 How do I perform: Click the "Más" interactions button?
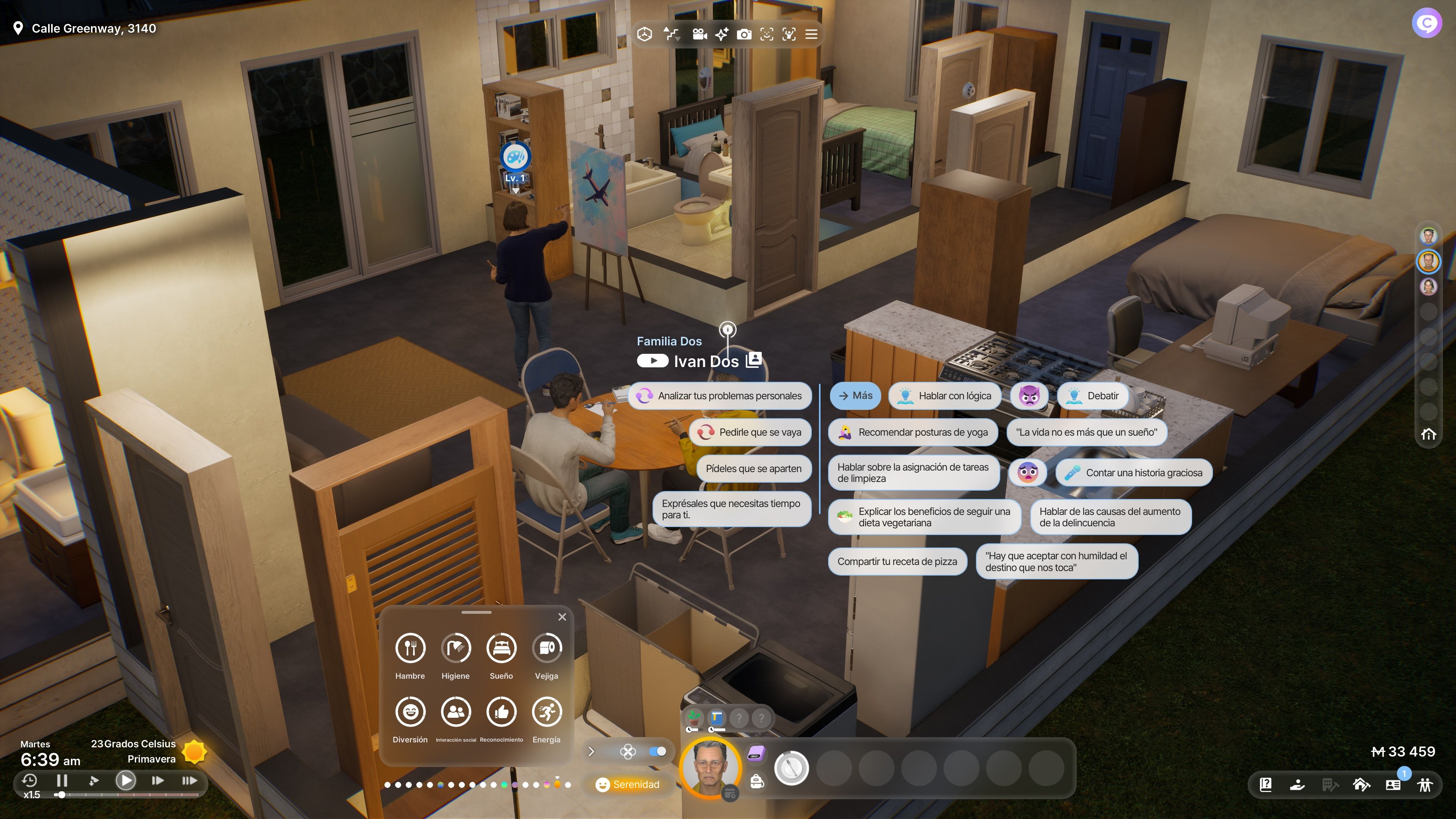click(855, 395)
